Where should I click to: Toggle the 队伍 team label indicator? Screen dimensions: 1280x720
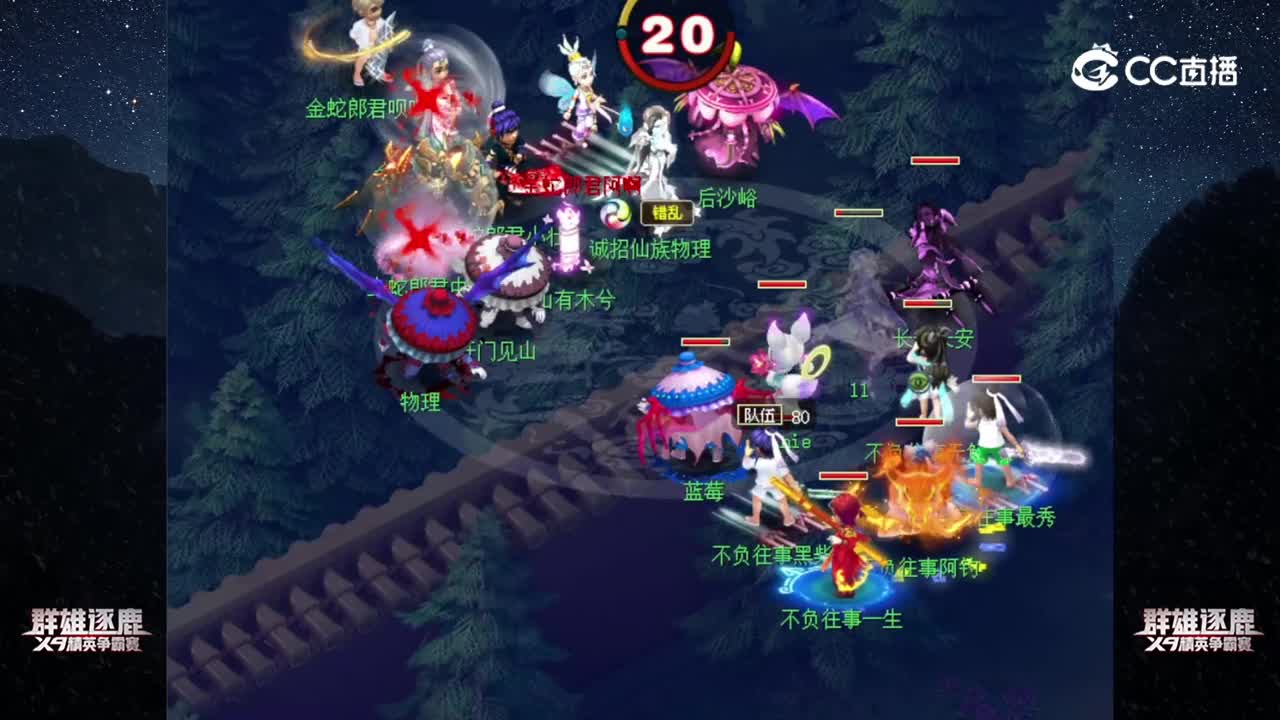[760, 414]
